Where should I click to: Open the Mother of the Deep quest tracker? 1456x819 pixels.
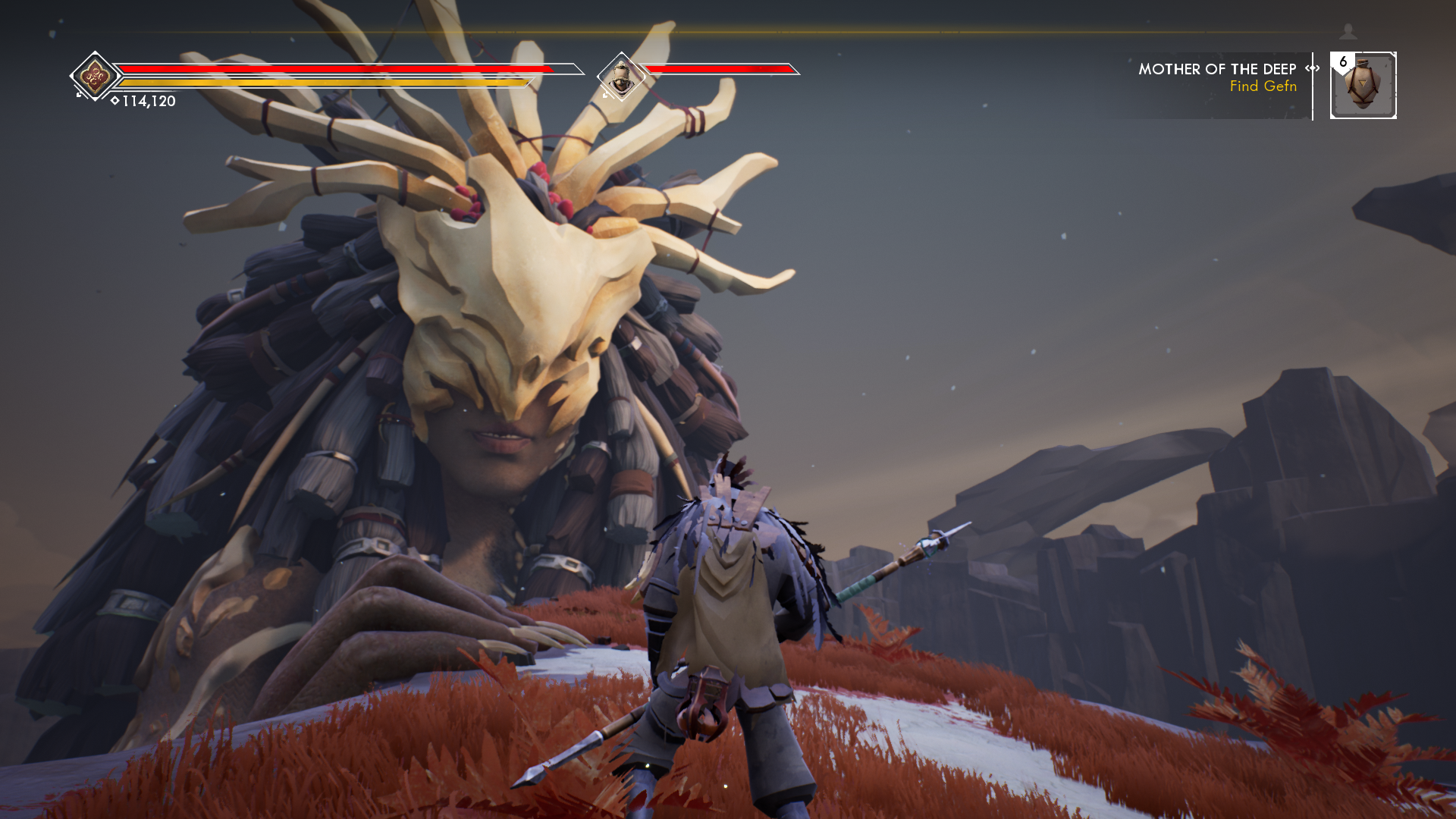click(x=1217, y=70)
